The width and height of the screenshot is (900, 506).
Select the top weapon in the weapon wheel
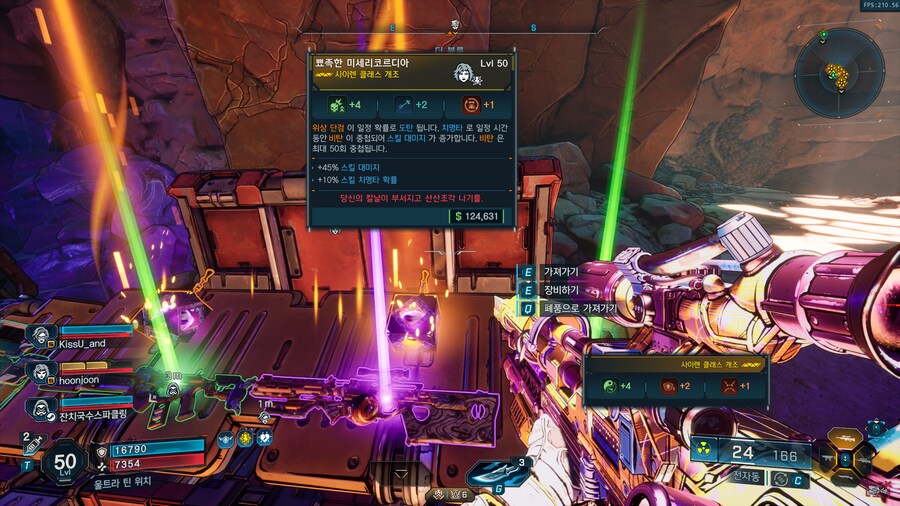click(846, 440)
